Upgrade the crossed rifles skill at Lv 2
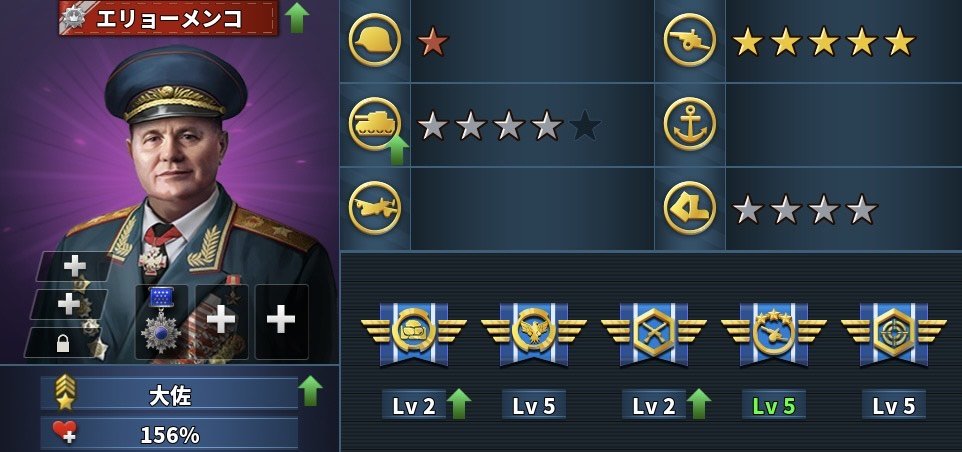962x452 pixels. pyautogui.click(x=699, y=404)
